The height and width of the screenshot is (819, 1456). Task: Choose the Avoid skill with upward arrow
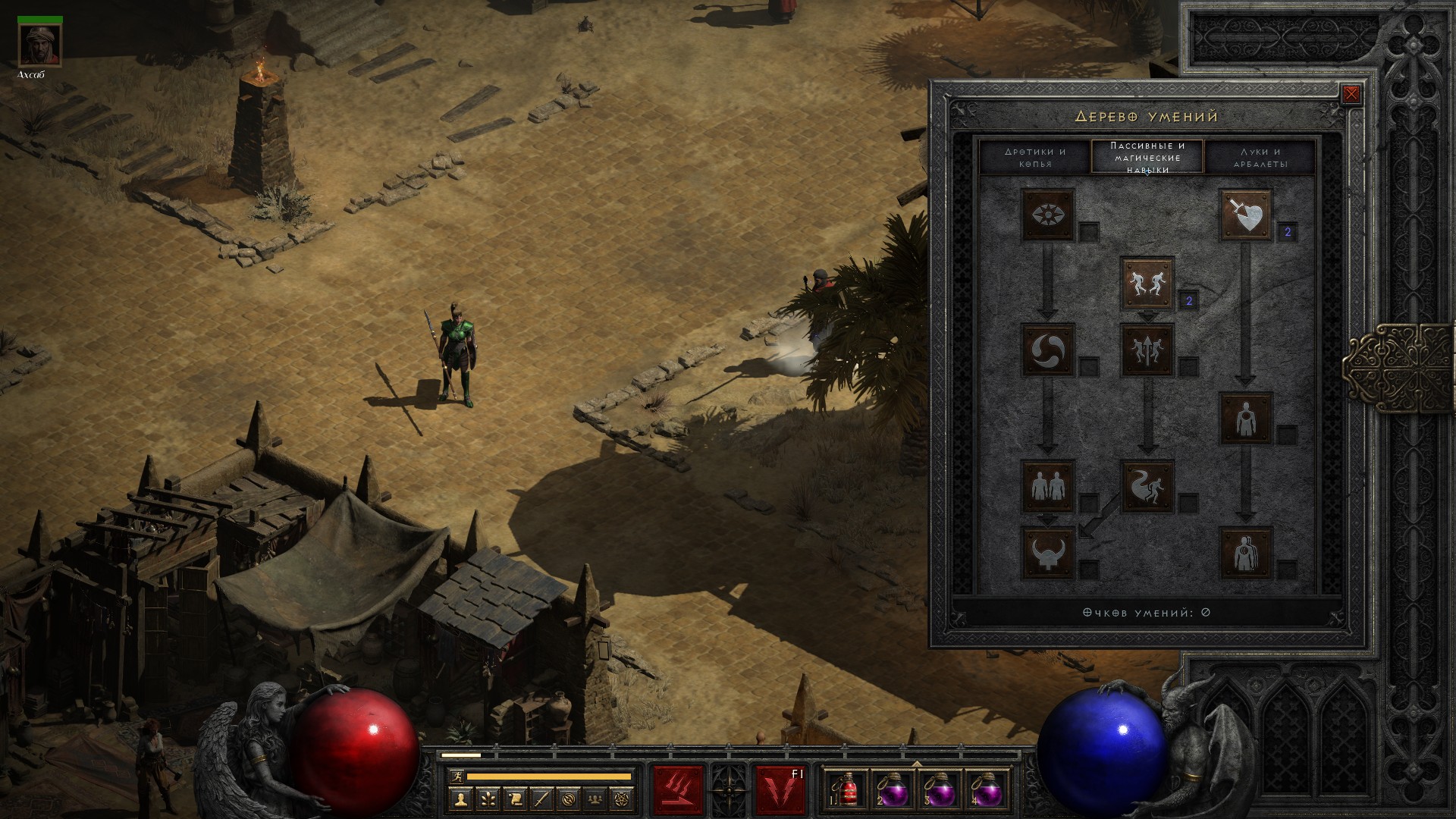(x=1147, y=350)
